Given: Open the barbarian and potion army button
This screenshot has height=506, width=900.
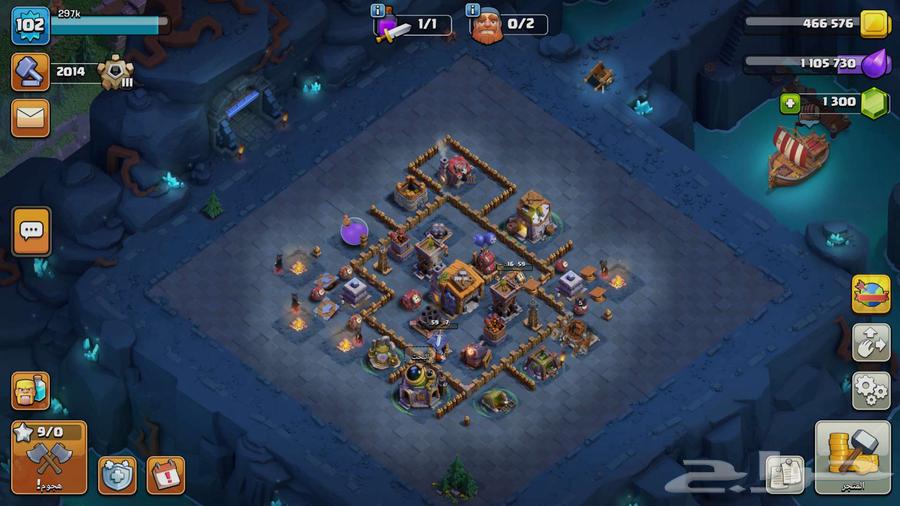Looking at the screenshot, I should (x=30, y=390).
